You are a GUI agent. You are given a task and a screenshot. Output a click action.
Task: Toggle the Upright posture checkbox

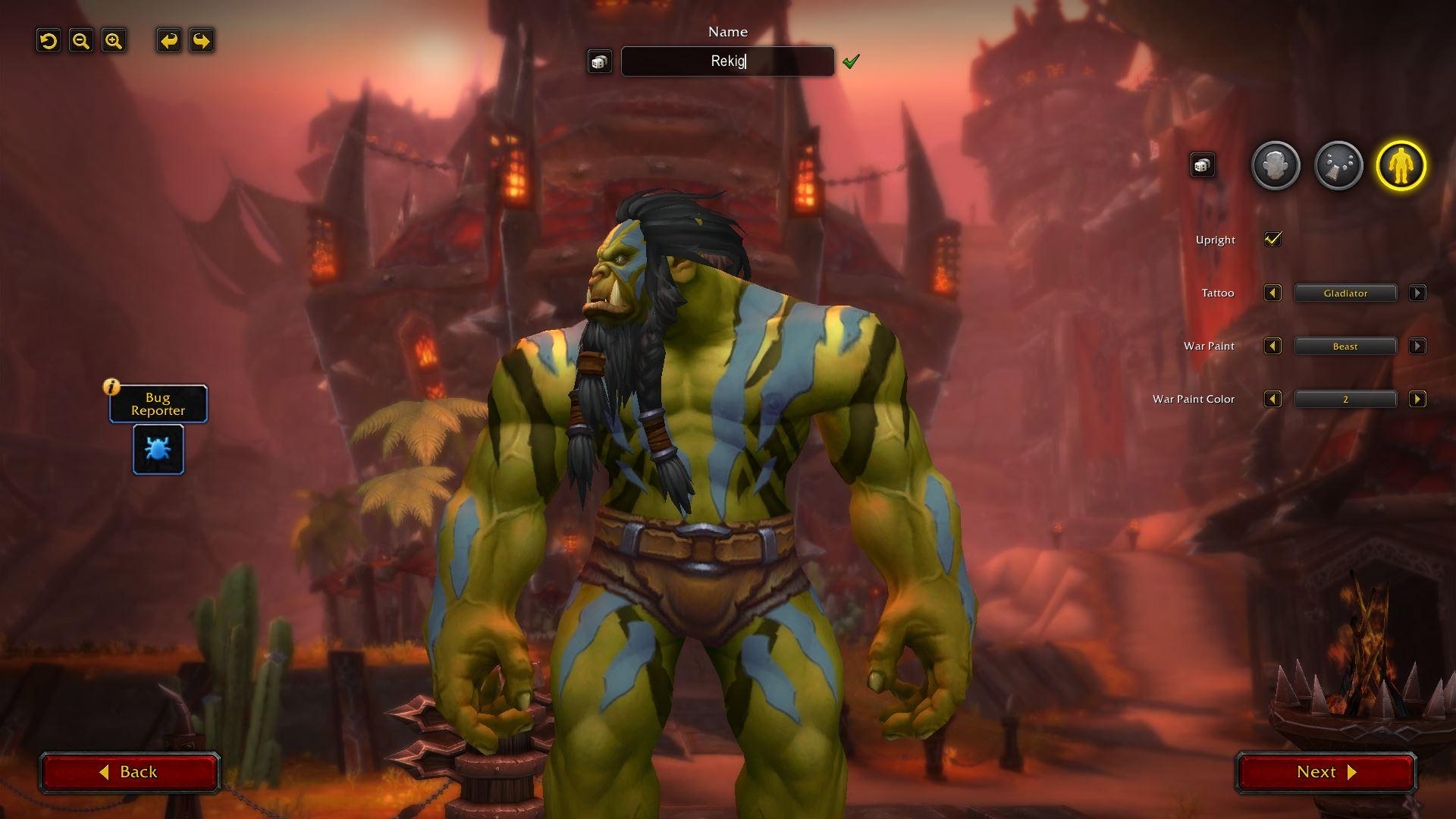click(x=1272, y=240)
